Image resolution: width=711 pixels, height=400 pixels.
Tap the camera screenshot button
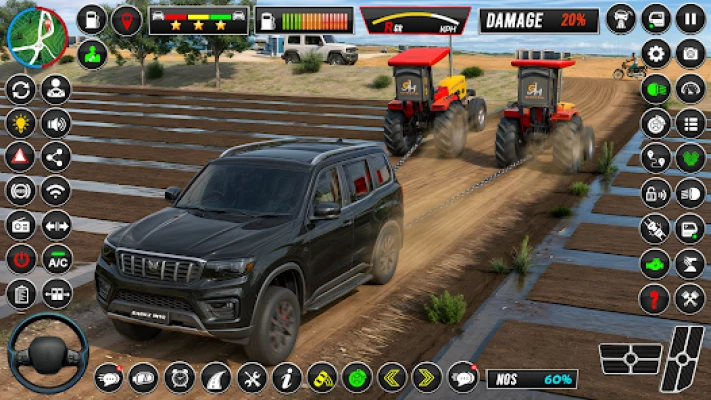click(690, 54)
